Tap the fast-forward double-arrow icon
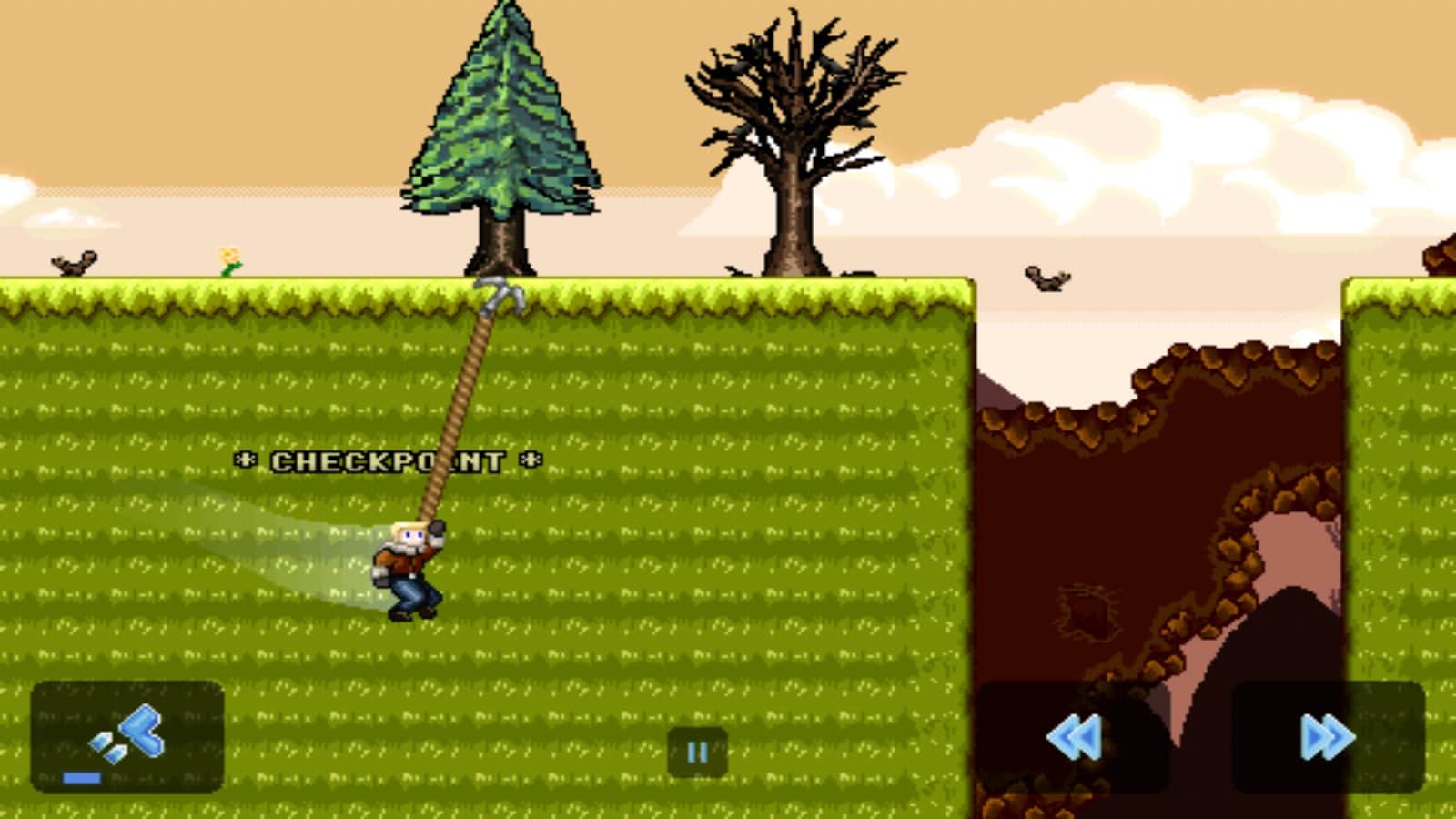 click(1324, 739)
